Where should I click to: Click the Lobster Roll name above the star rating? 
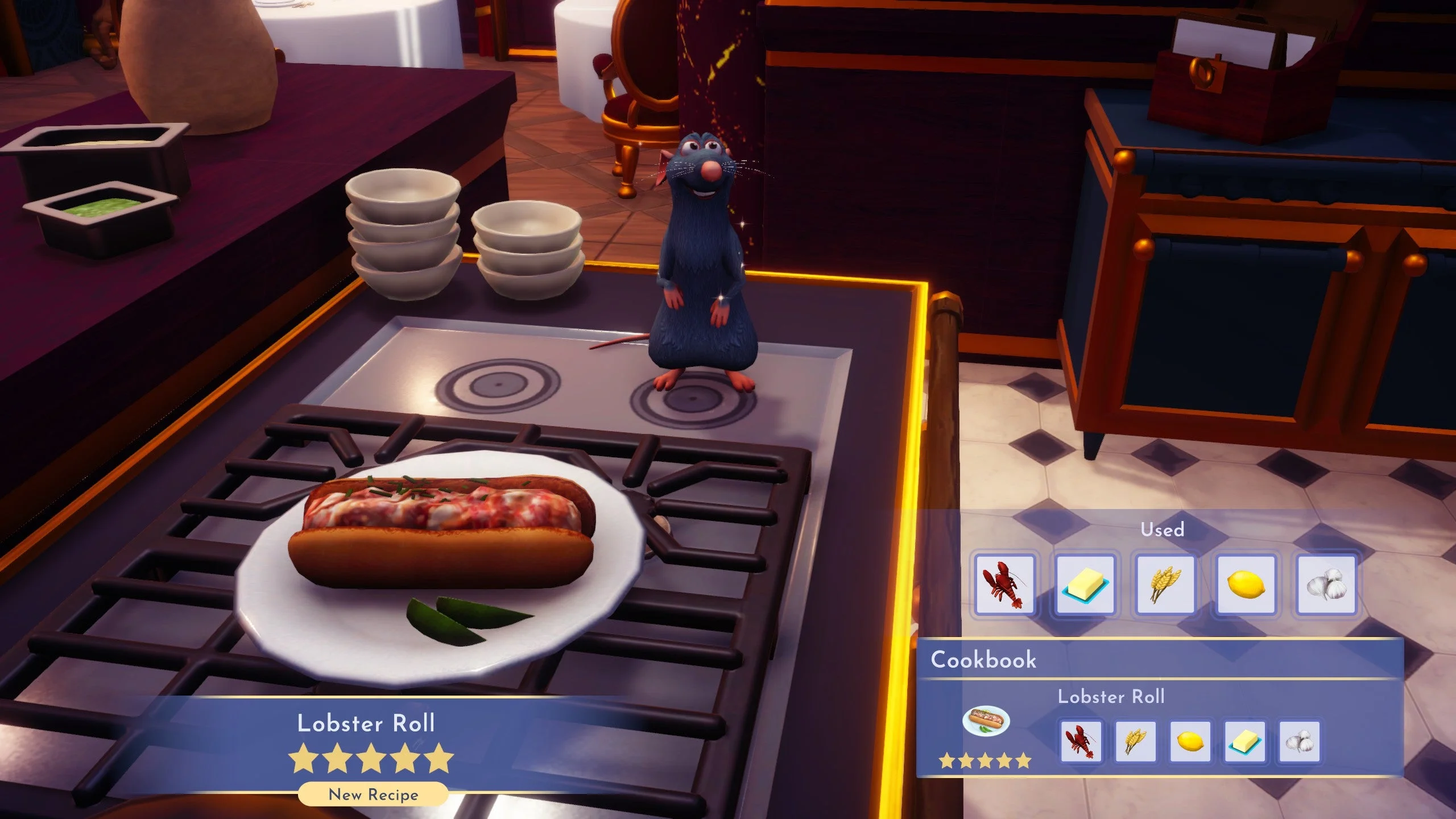pyautogui.click(x=366, y=723)
